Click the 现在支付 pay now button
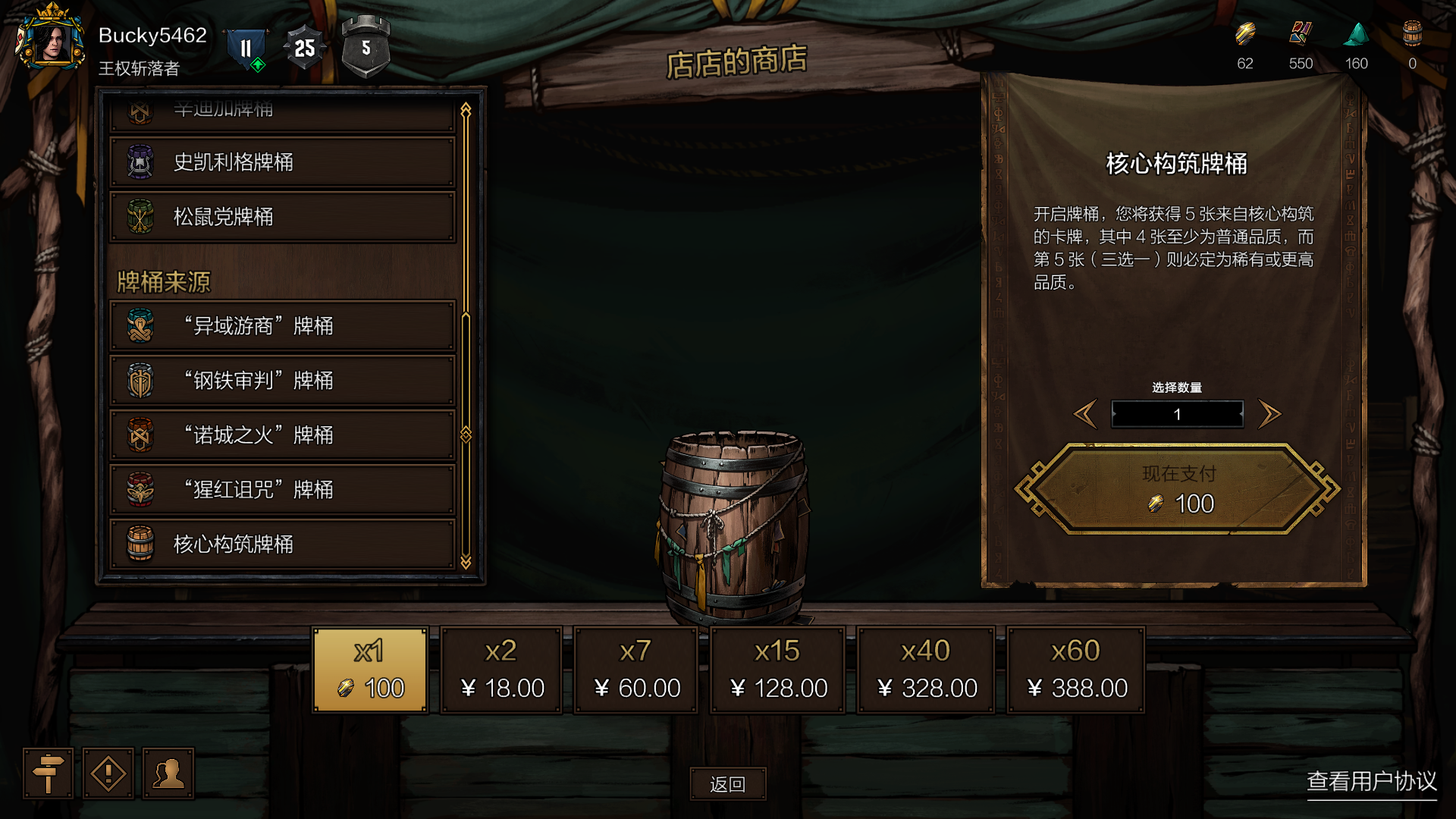This screenshot has height=819, width=1456. pos(1178,489)
